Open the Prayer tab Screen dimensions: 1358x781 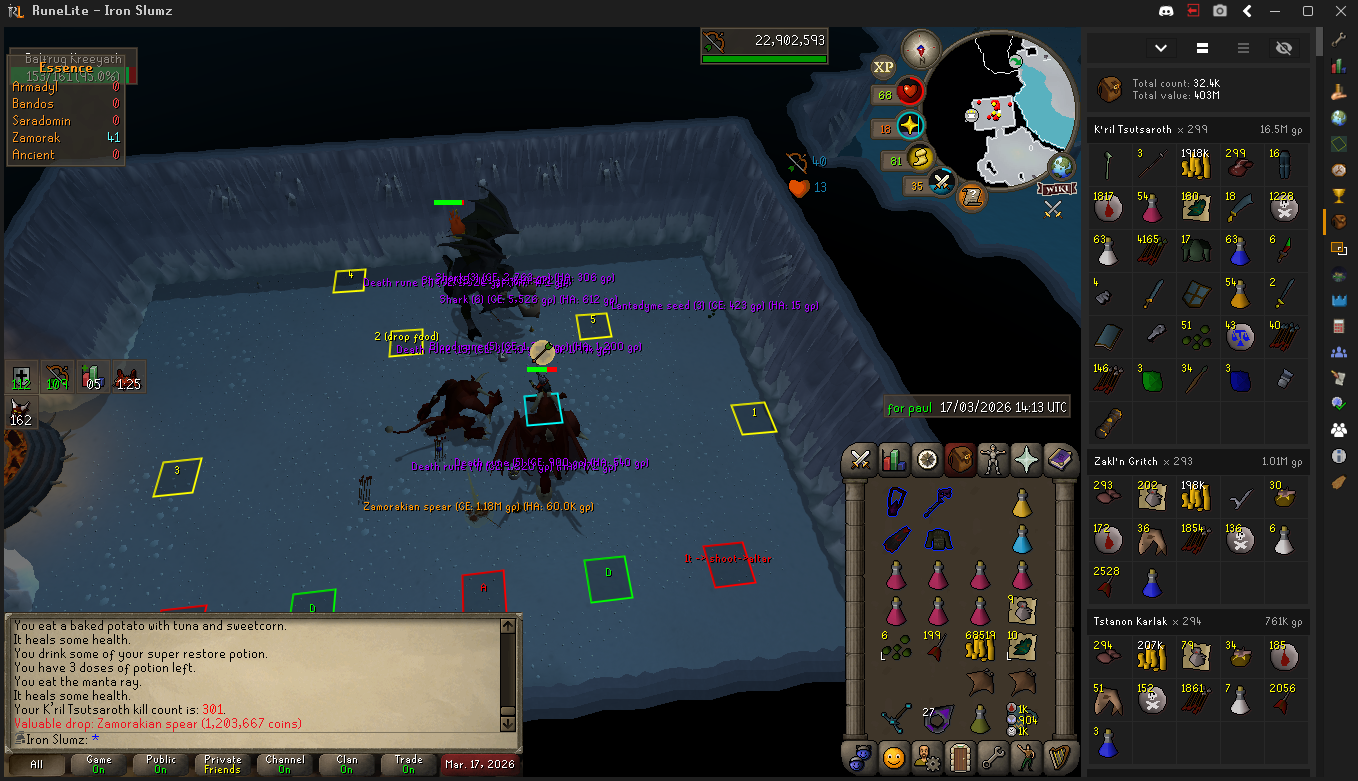1026,460
